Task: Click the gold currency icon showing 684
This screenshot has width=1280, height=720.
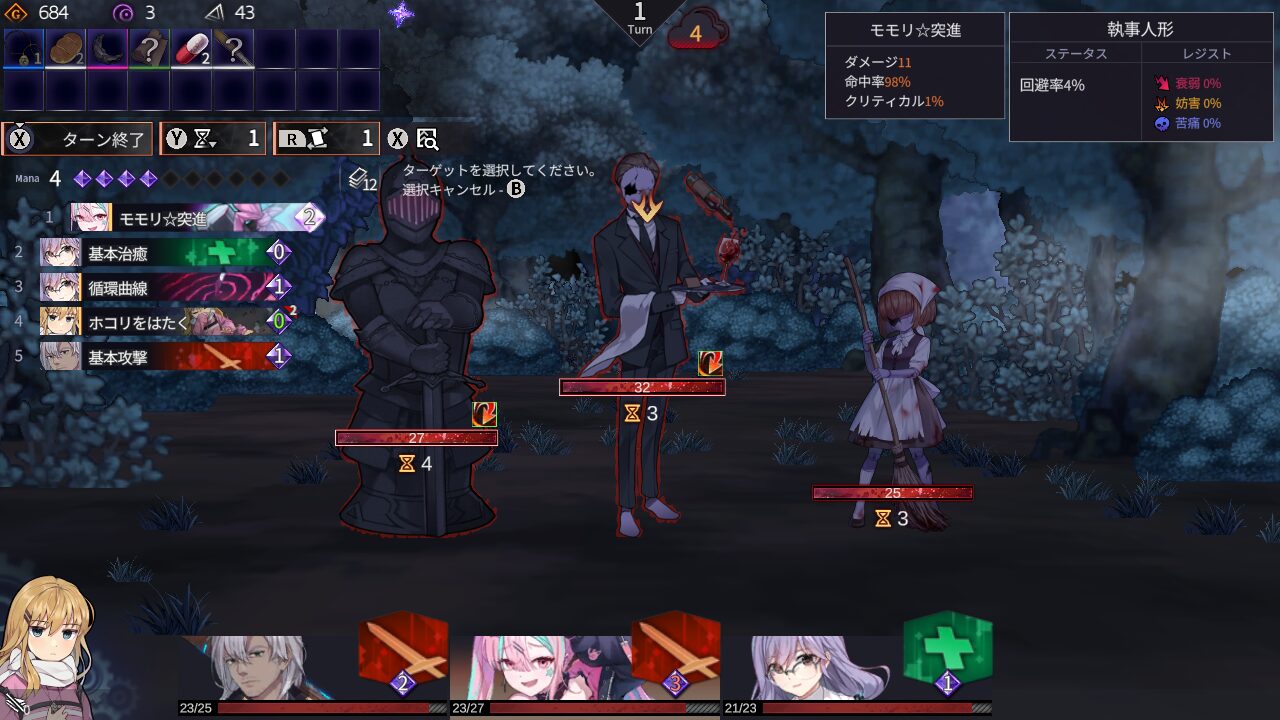Action: point(14,14)
